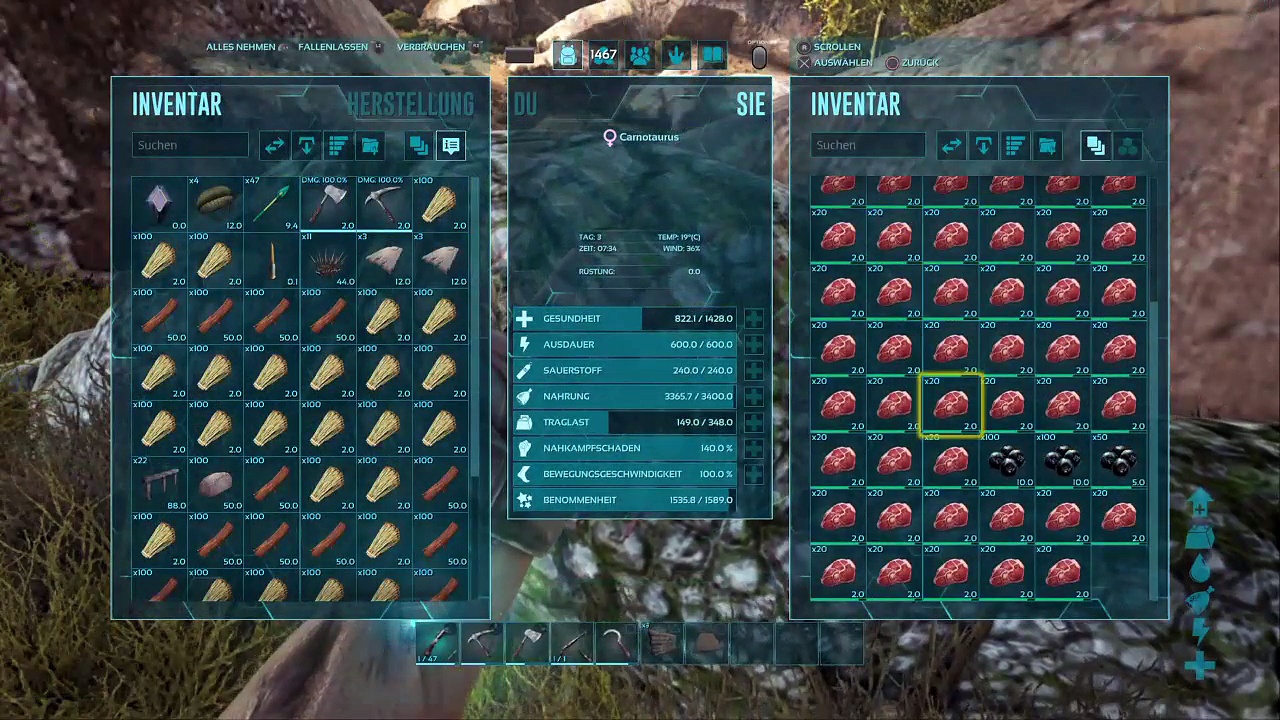Choose the x47 tranquilizer arrow stack

click(x=272, y=204)
